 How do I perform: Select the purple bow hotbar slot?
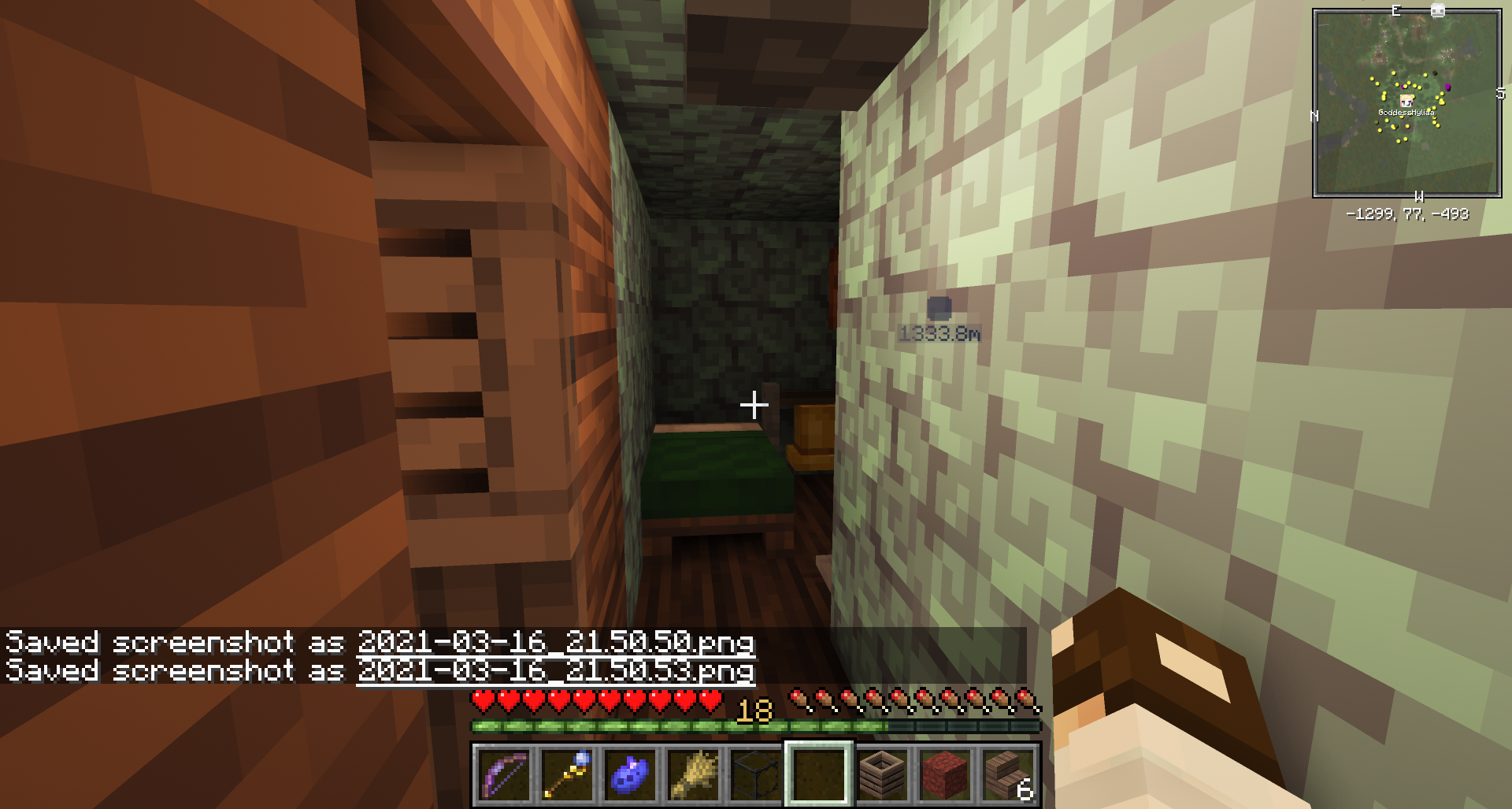tap(504, 774)
